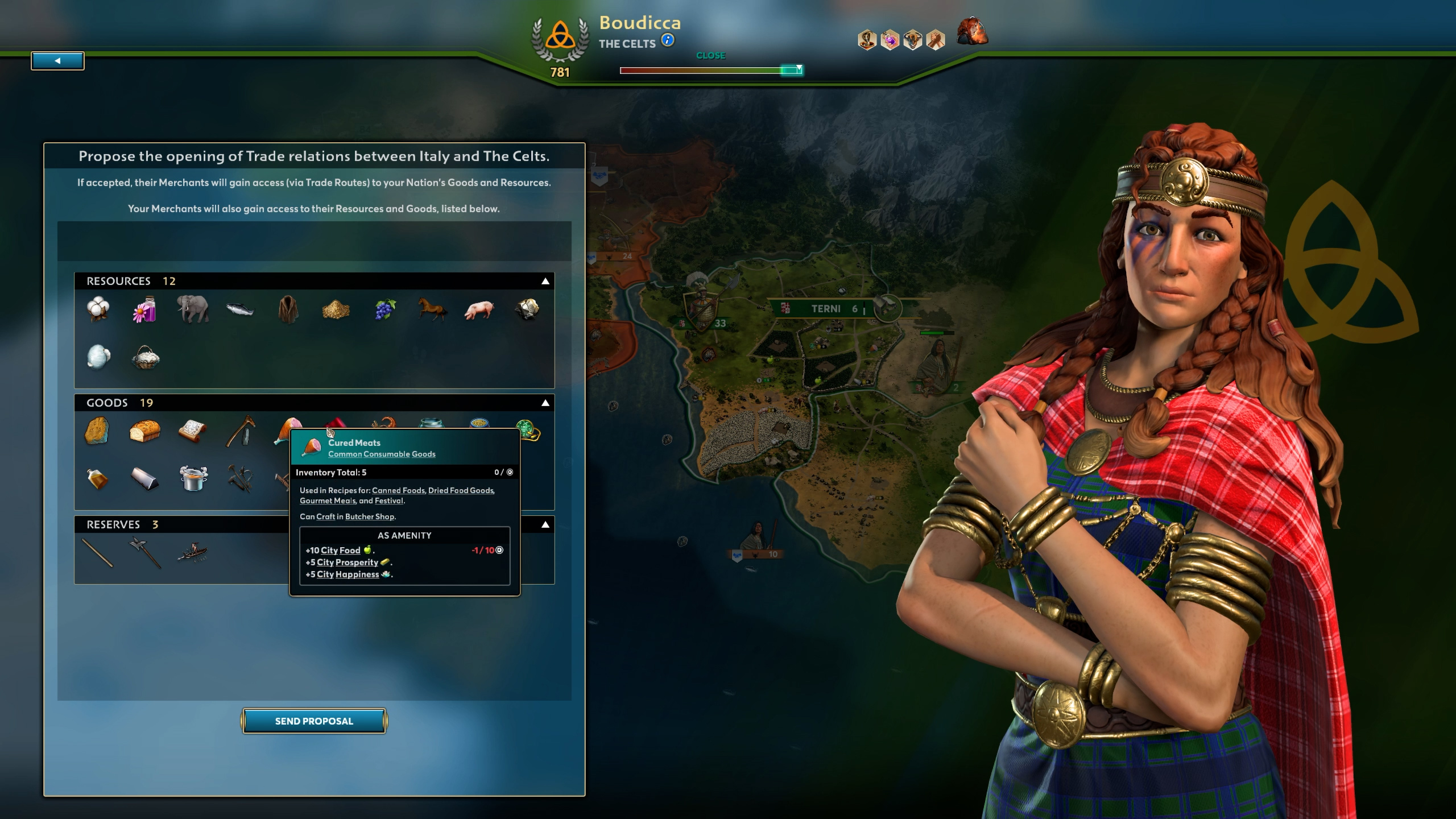The height and width of the screenshot is (819, 1456).
Task: Select the cotton resource icon
Action: point(97,310)
